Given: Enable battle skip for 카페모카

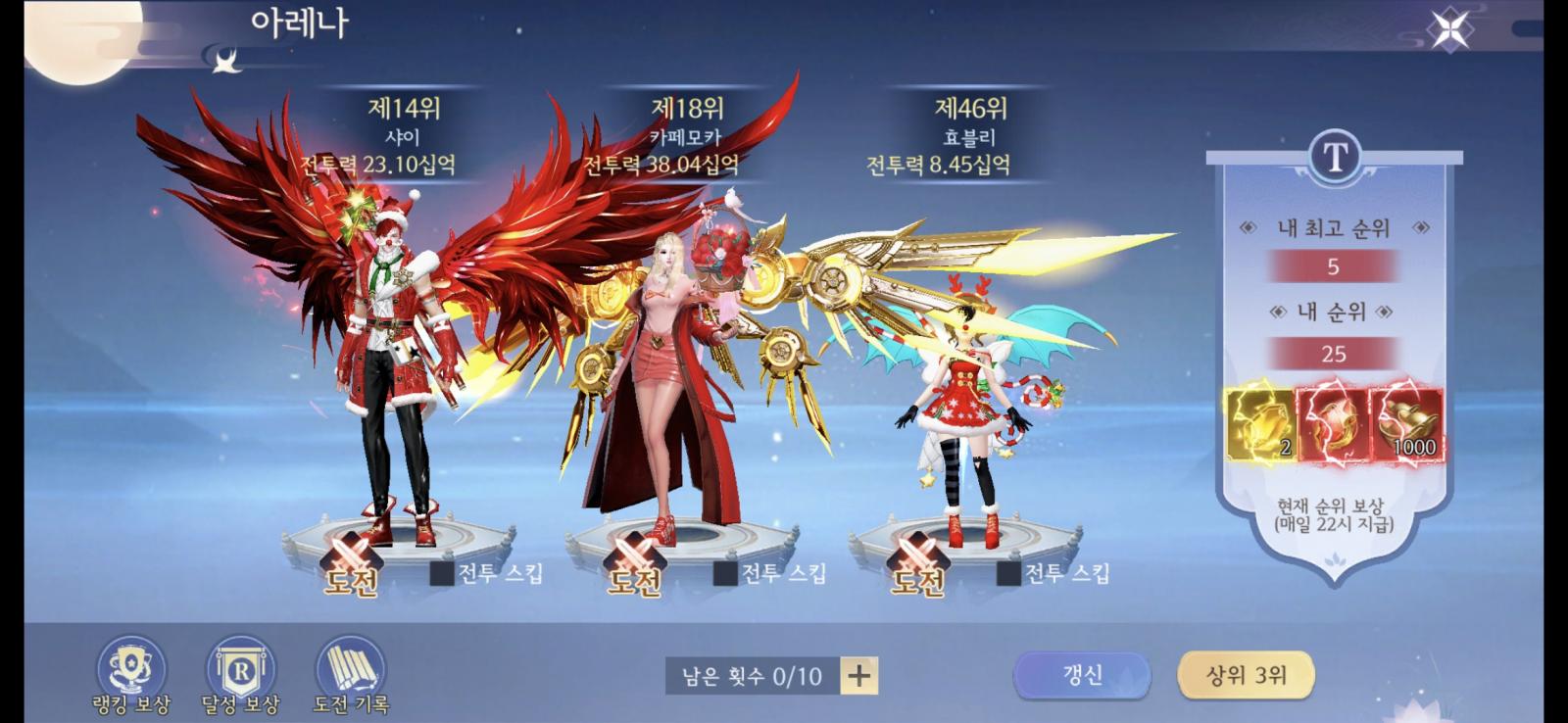Looking at the screenshot, I should click(726, 573).
